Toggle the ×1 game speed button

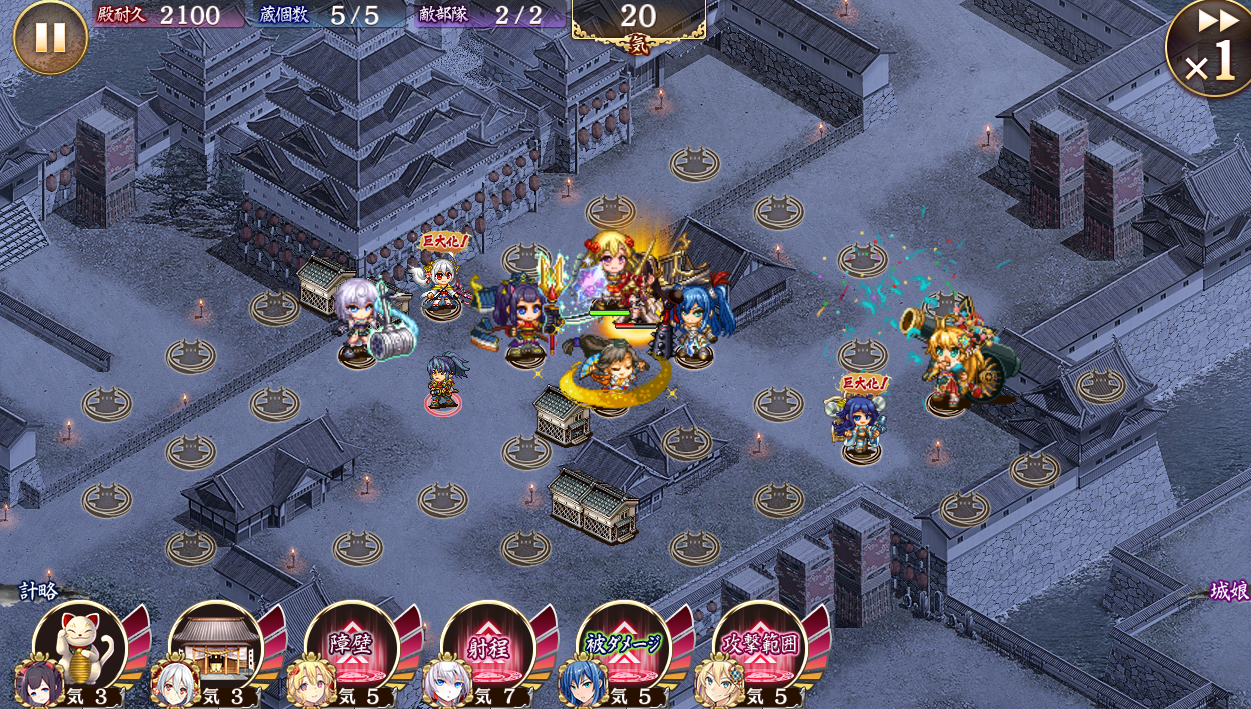click(x=1210, y=50)
